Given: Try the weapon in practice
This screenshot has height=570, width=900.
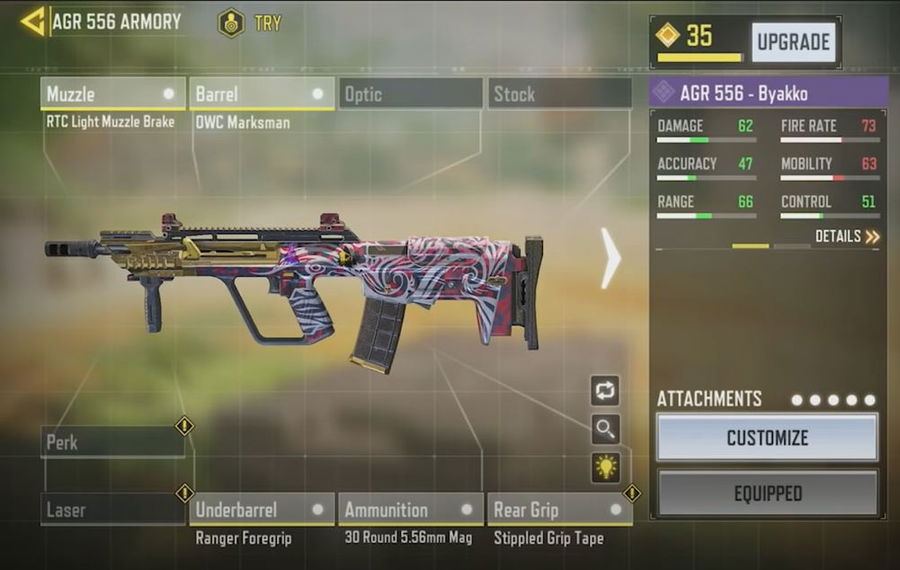Looking at the screenshot, I should (251, 22).
